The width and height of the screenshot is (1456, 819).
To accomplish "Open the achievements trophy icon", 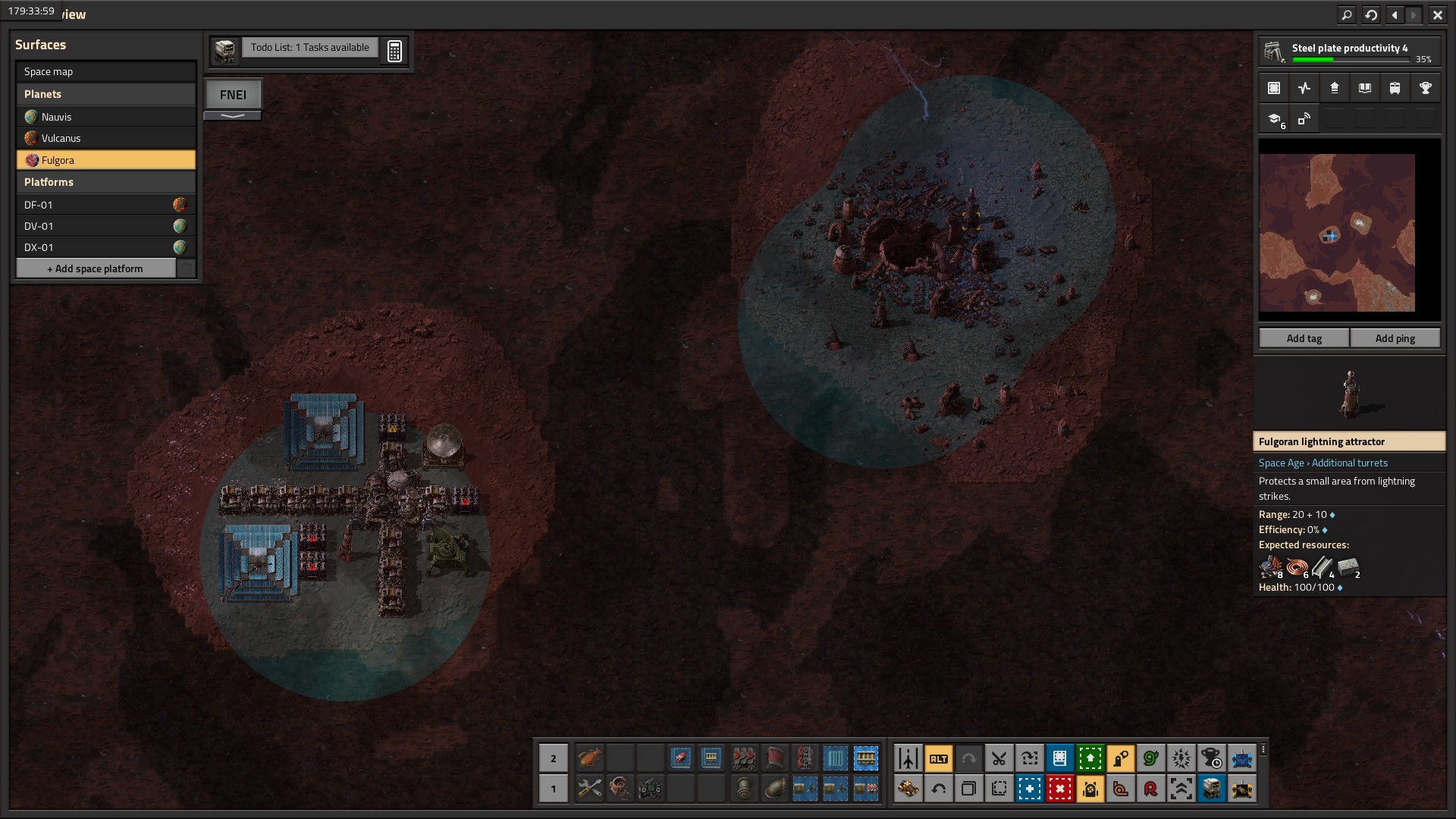I will coord(1425,88).
